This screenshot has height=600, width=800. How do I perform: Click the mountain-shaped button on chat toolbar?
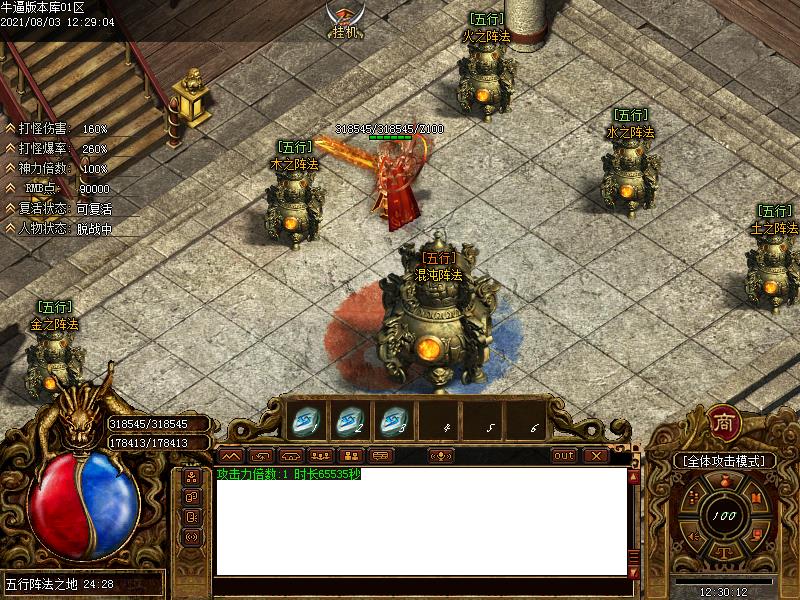click(x=231, y=456)
